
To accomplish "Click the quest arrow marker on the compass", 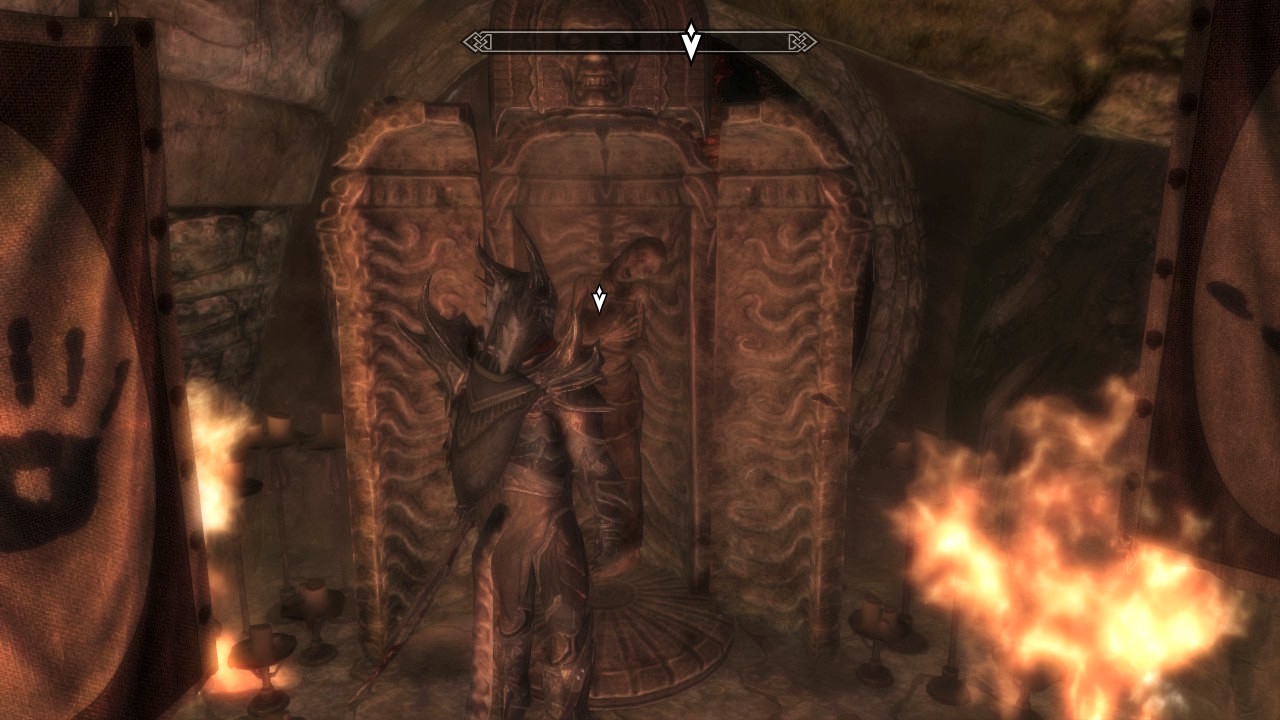I will (x=690, y=42).
